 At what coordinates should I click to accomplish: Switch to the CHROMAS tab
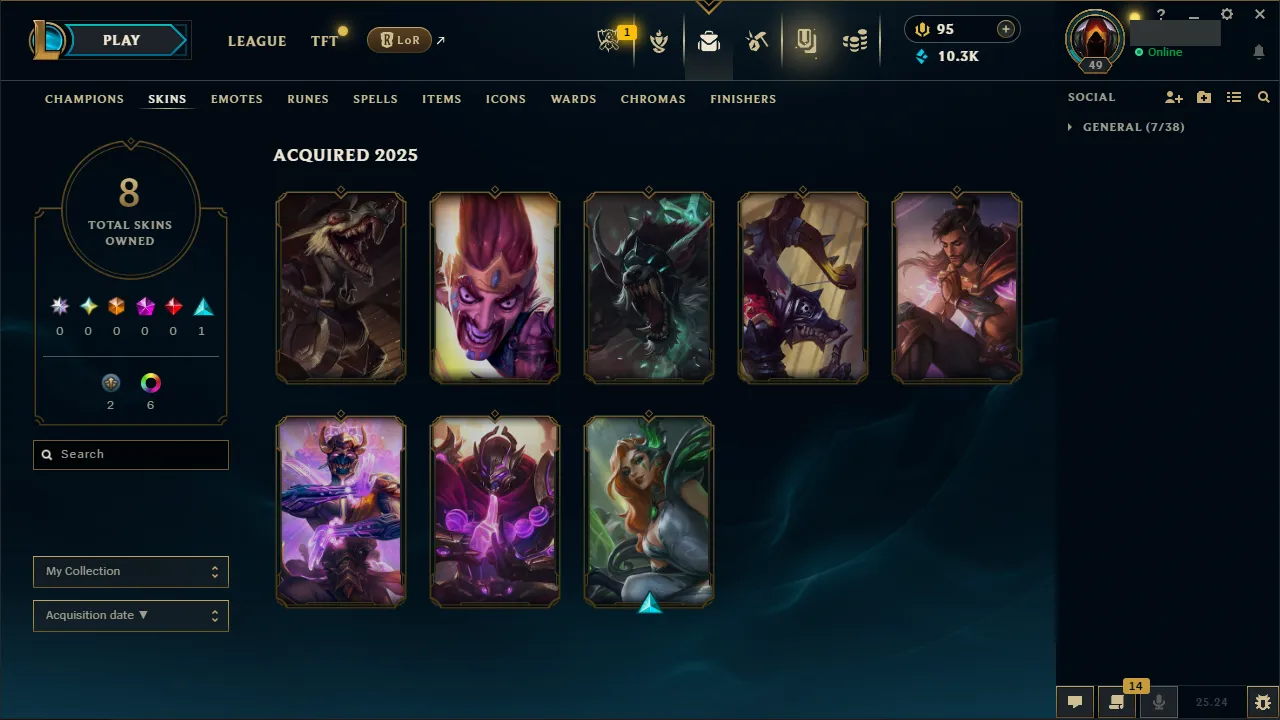653,99
